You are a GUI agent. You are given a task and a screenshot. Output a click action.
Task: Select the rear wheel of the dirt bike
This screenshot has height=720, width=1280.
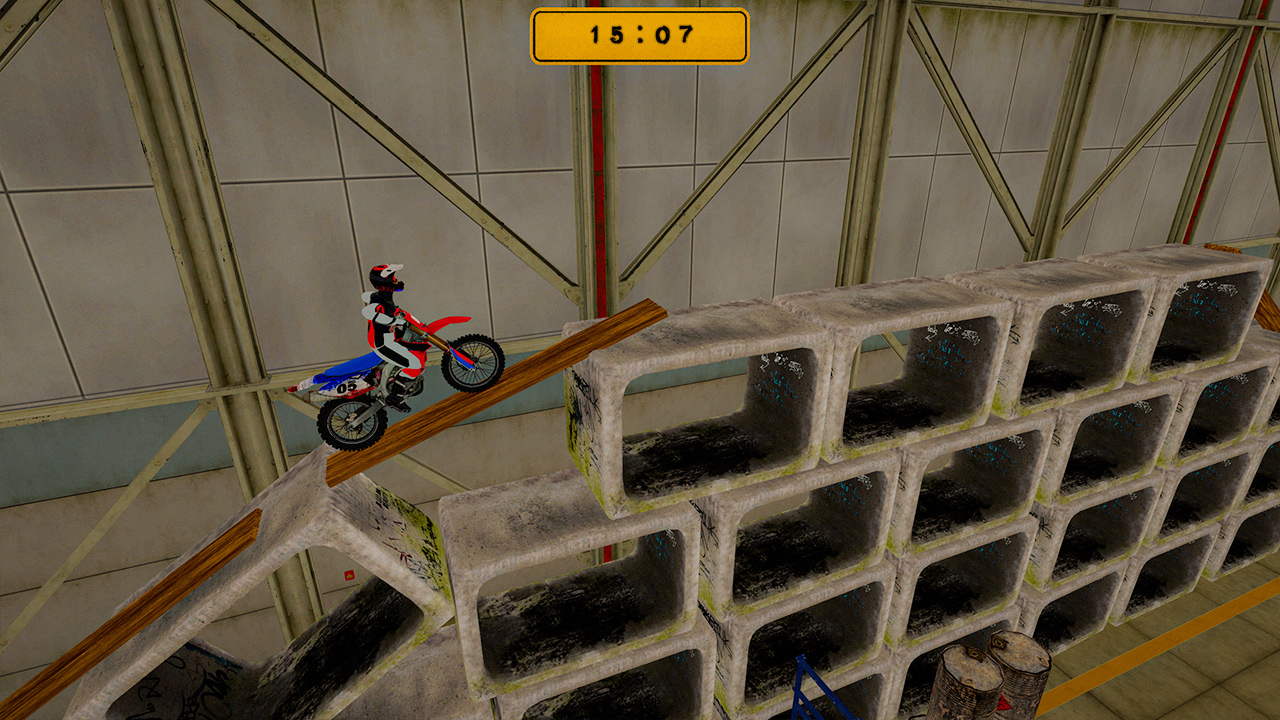click(x=347, y=422)
